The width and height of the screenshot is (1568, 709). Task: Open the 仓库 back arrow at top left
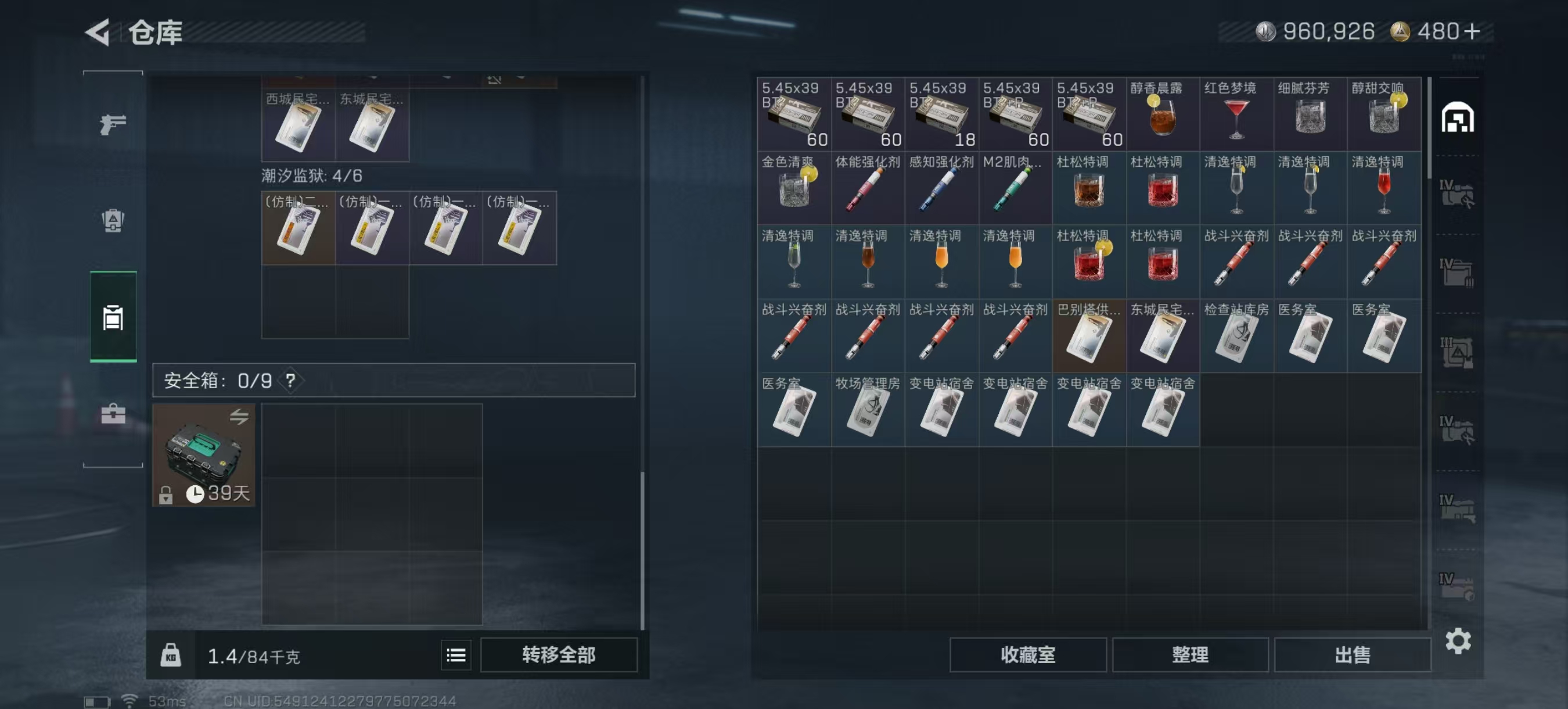[x=99, y=34]
